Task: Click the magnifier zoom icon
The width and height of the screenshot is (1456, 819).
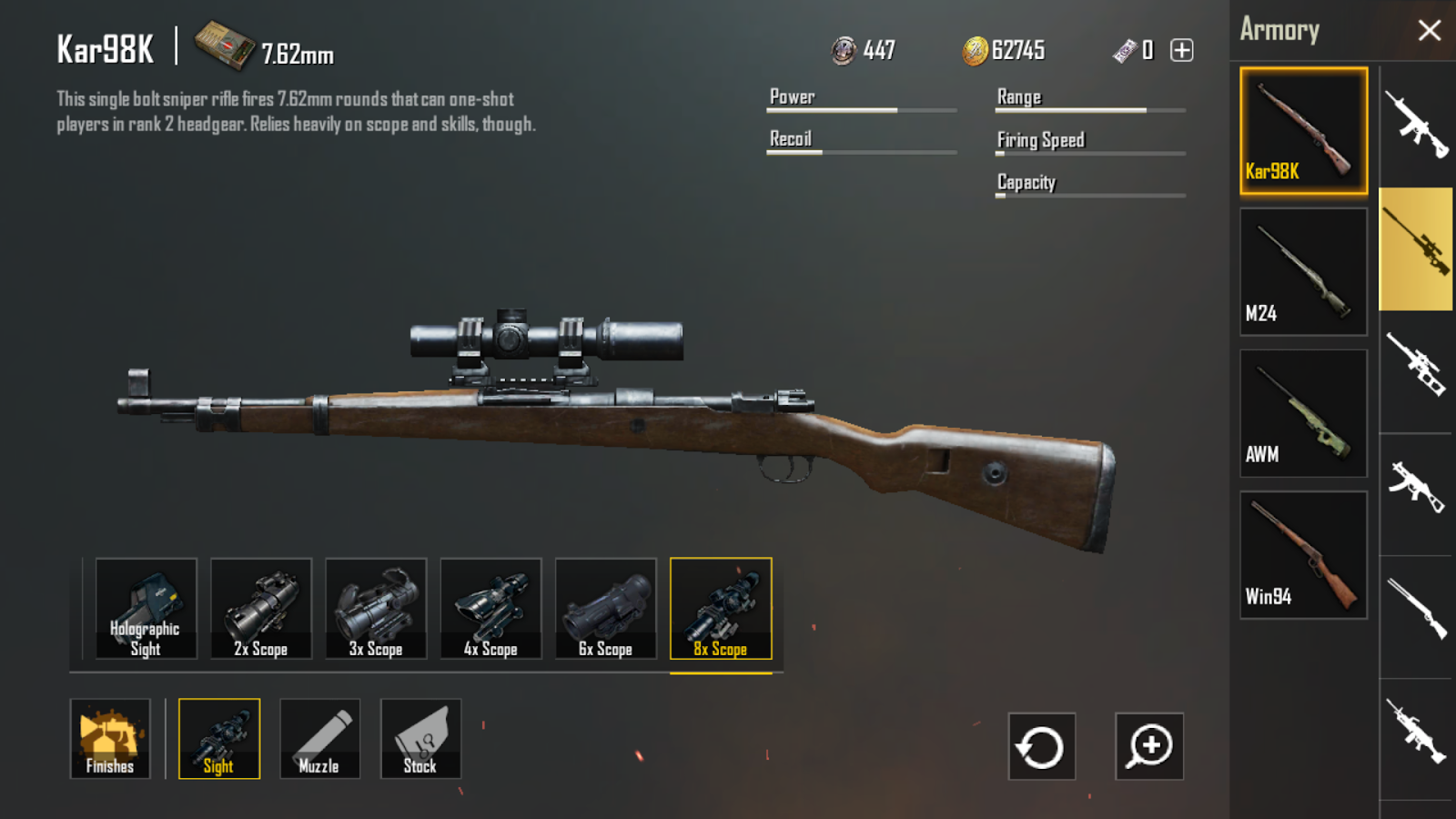Action: (1149, 747)
